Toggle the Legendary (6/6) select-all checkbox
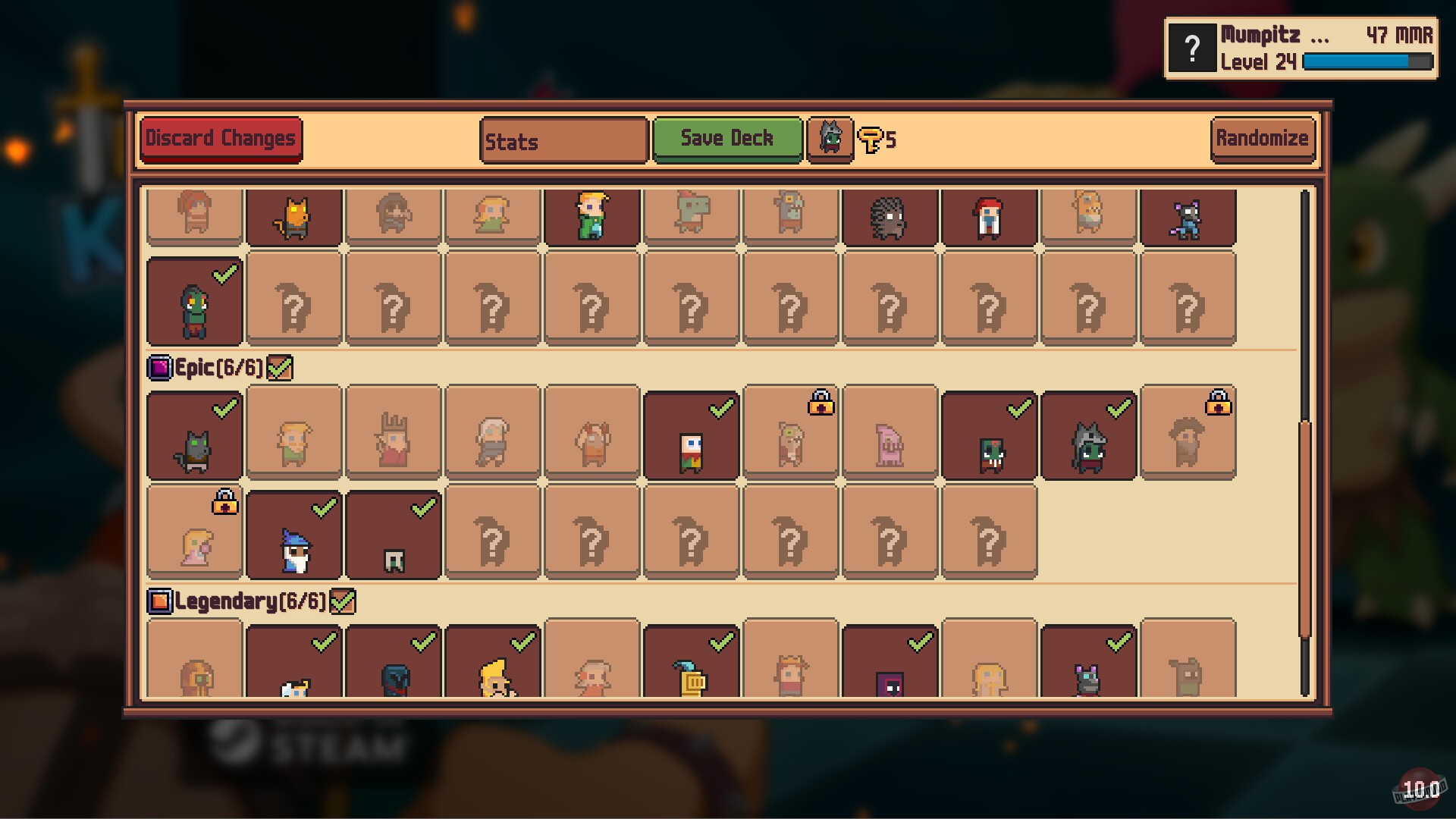 click(x=344, y=601)
